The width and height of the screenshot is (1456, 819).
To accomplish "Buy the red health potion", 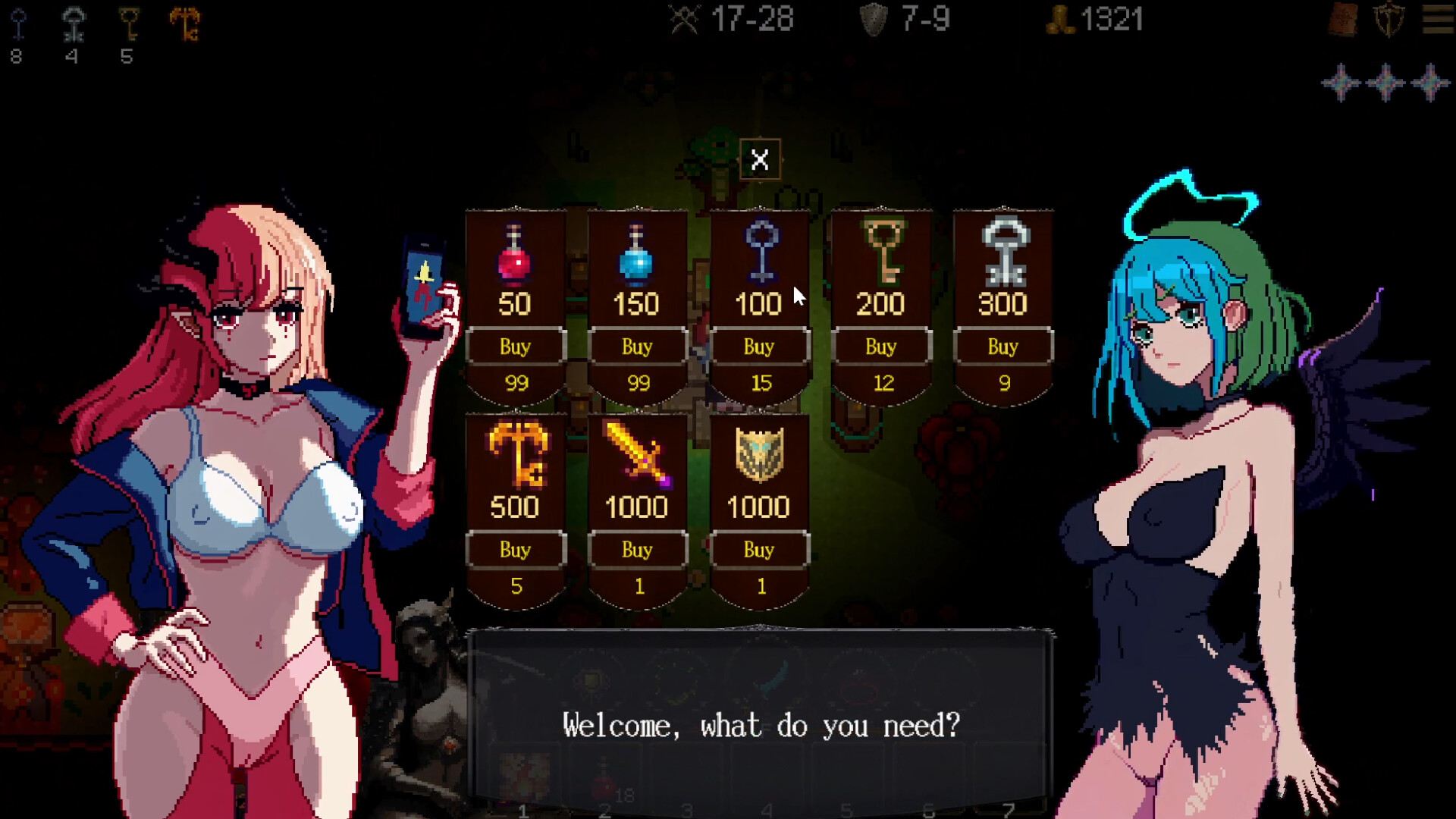I will tap(516, 347).
